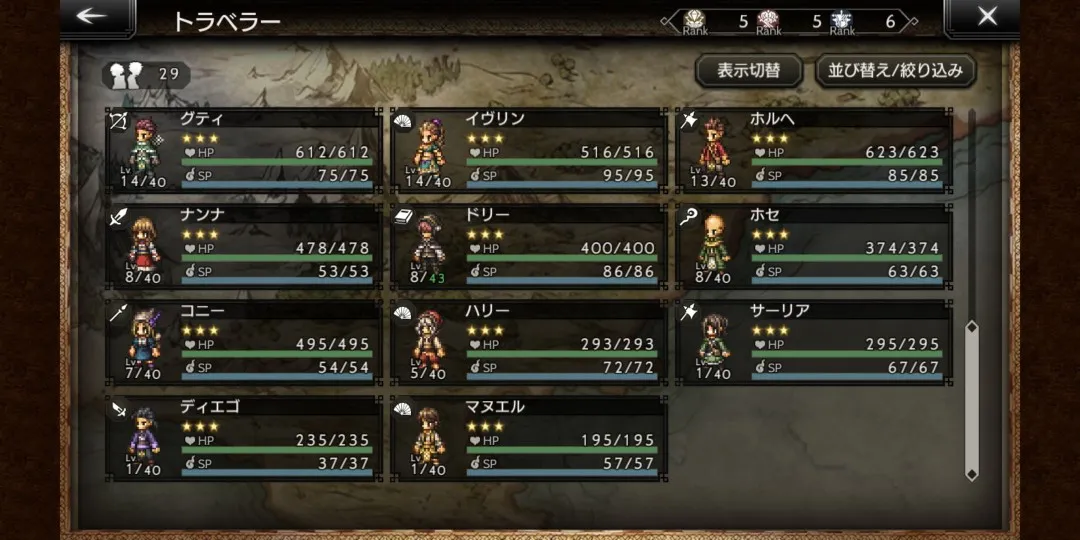Image resolution: width=1080 pixels, height=540 pixels.
Task: Pick traveler ナンナ card
Action: coord(243,247)
